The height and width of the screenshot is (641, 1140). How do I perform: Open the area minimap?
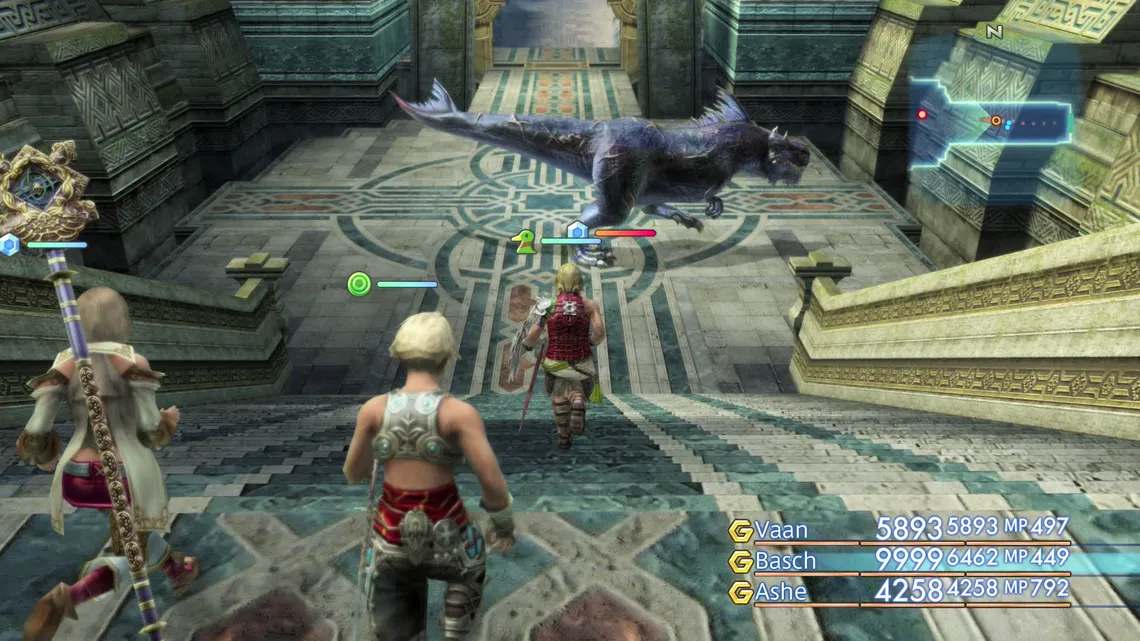[x=990, y=124]
